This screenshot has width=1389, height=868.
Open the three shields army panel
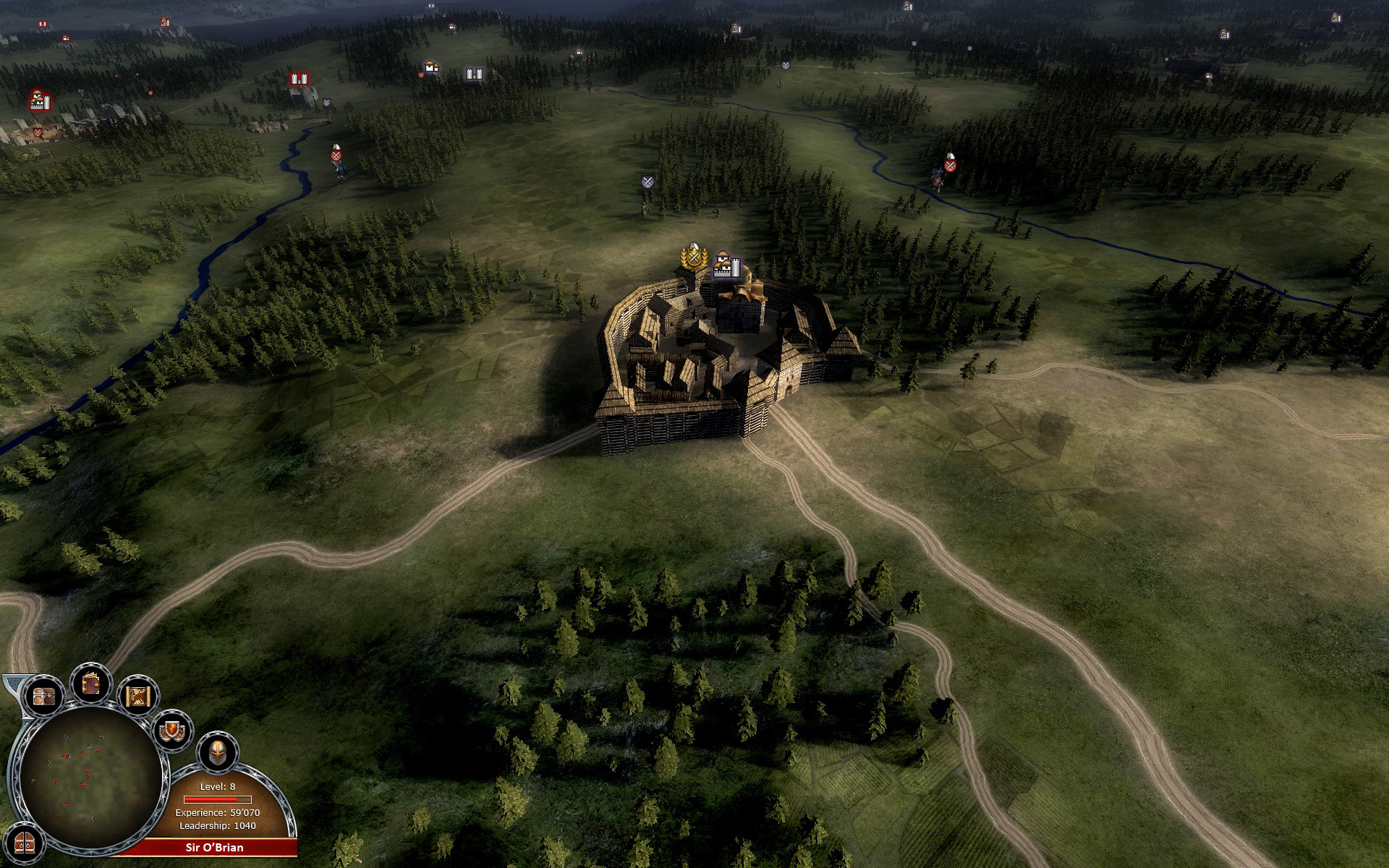173,731
